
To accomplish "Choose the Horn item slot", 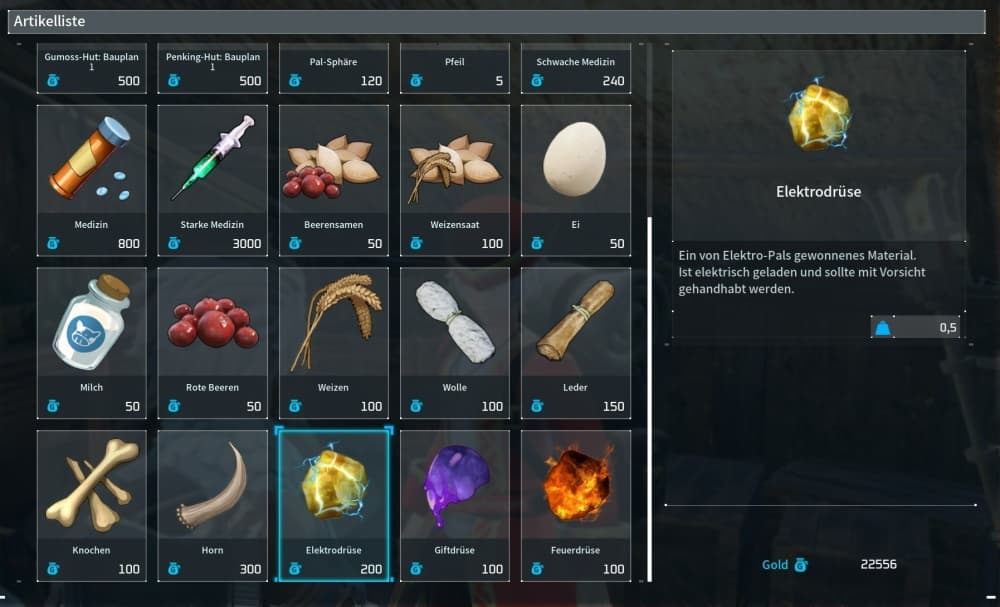I will tap(212, 503).
